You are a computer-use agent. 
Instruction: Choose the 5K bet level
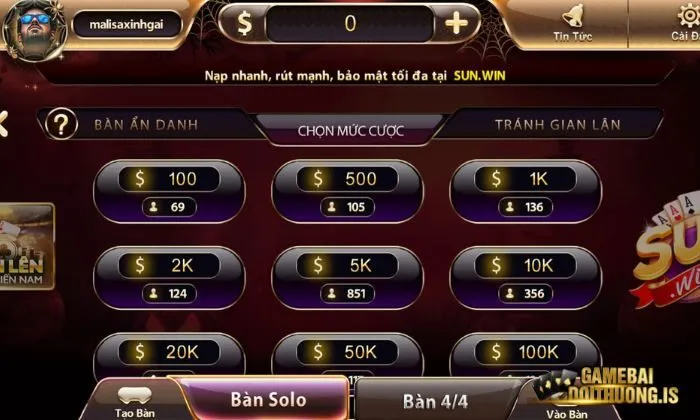(347, 278)
